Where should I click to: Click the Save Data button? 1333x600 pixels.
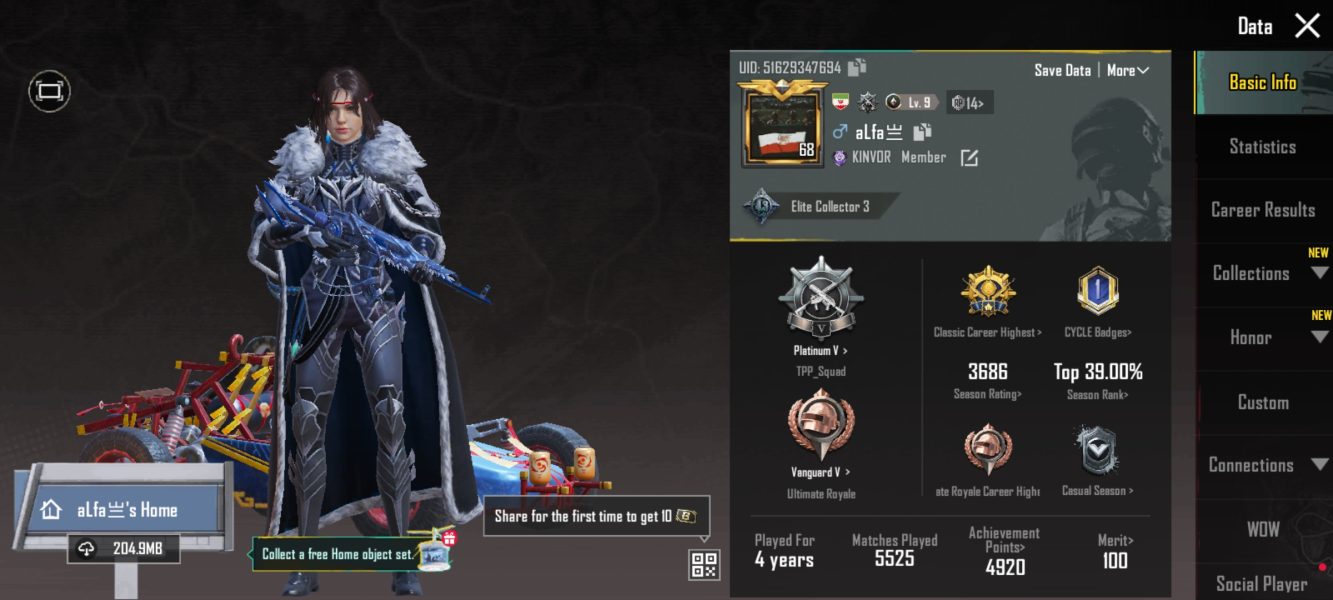tap(1062, 70)
